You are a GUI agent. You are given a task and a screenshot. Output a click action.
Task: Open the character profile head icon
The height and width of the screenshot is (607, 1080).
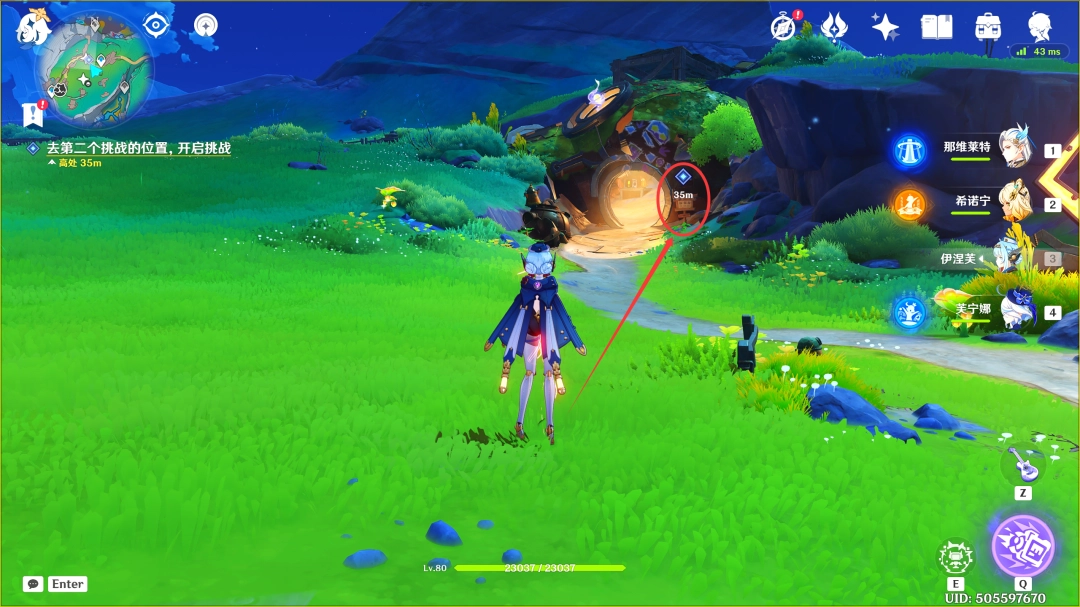click(1040, 26)
